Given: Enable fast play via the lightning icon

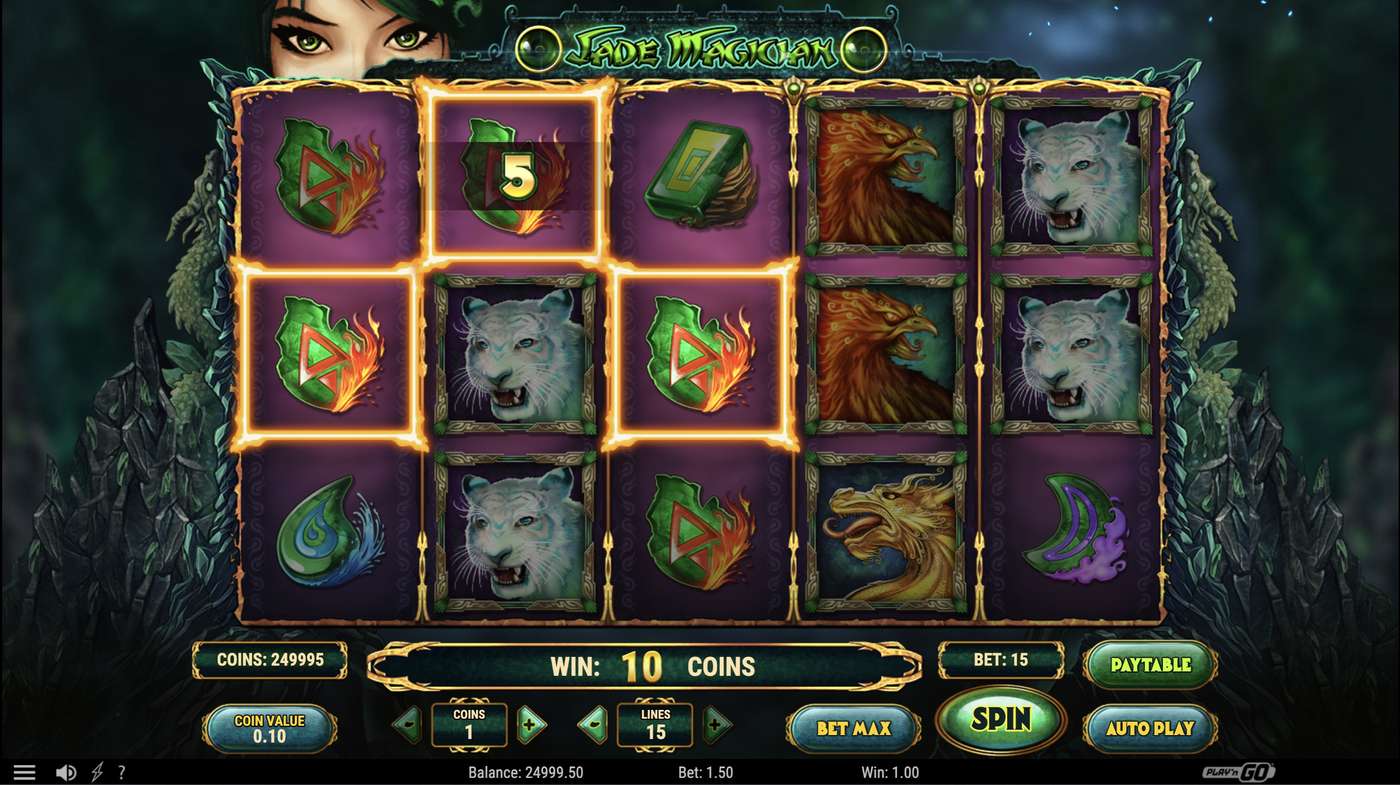Looking at the screenshot, I should (95, 771).
